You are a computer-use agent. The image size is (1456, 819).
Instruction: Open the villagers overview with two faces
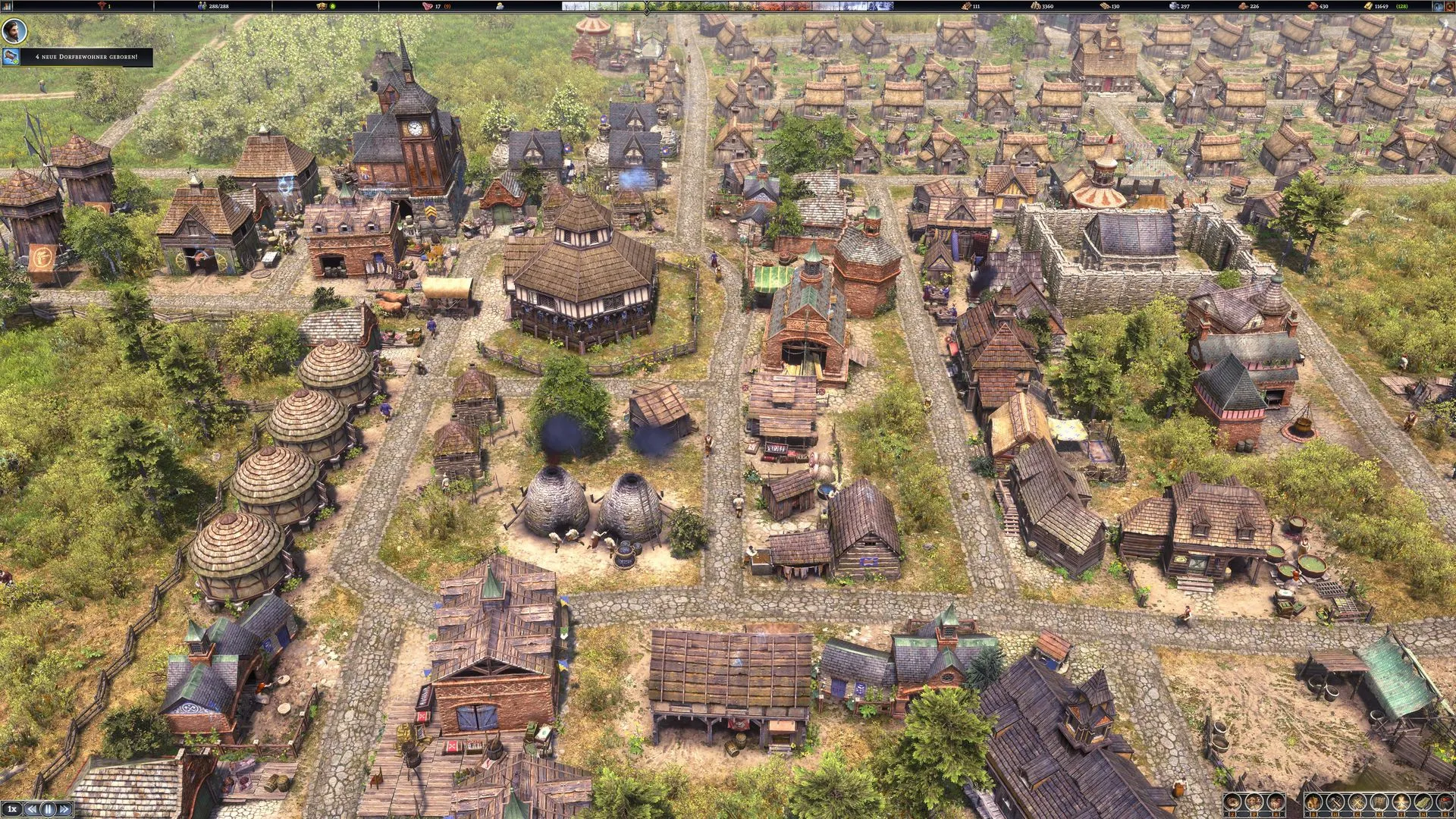(x=1254, y=801)
